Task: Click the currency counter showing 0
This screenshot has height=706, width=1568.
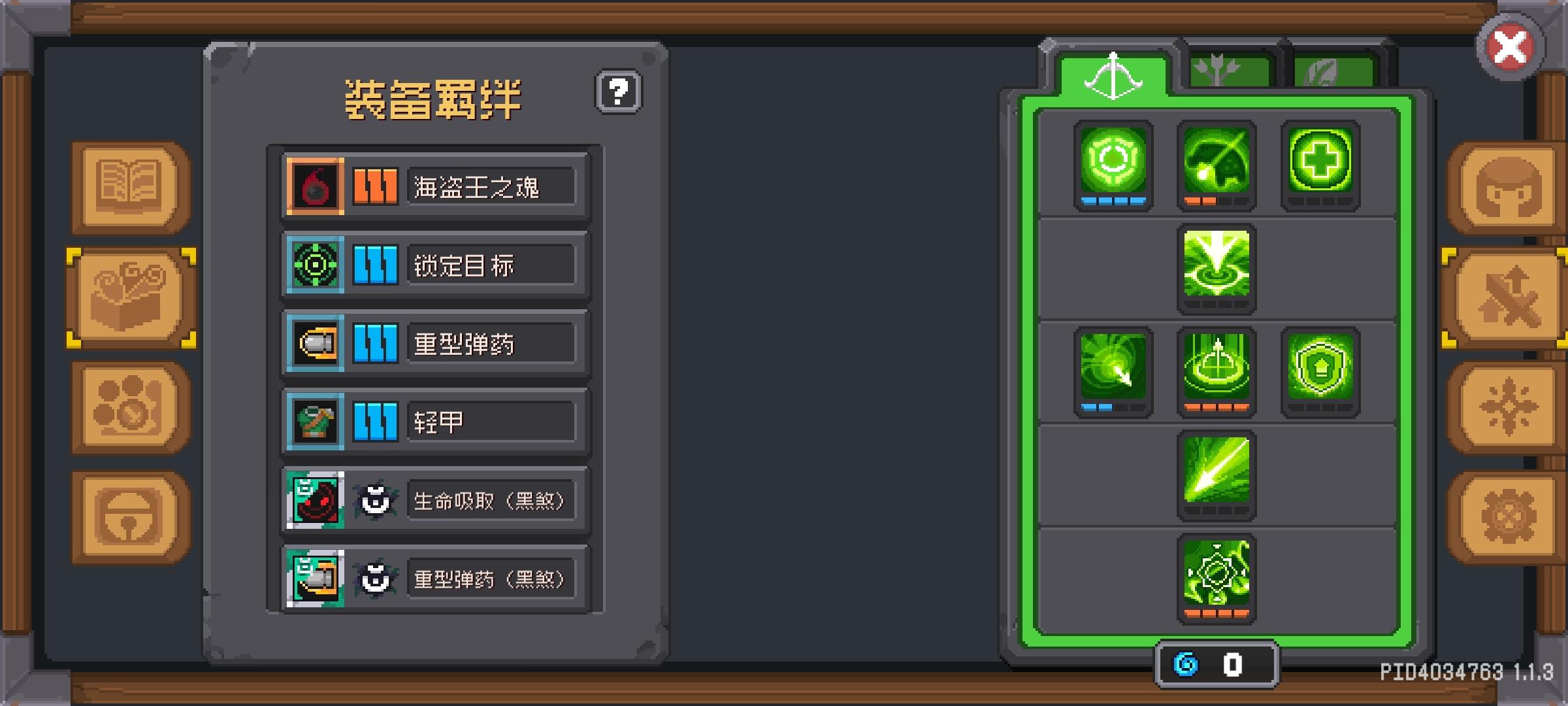Action: click(x=1217, y=662)
